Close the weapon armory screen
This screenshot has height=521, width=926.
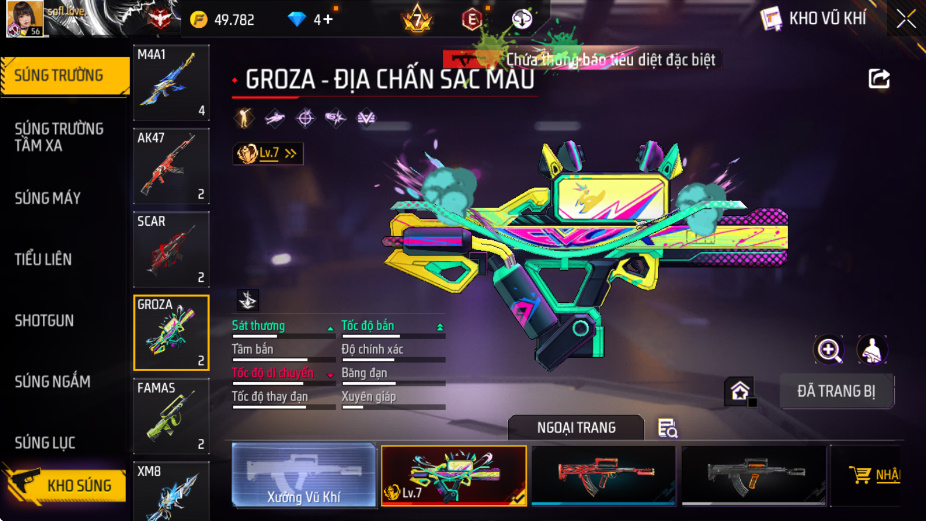tap(905, 19)
